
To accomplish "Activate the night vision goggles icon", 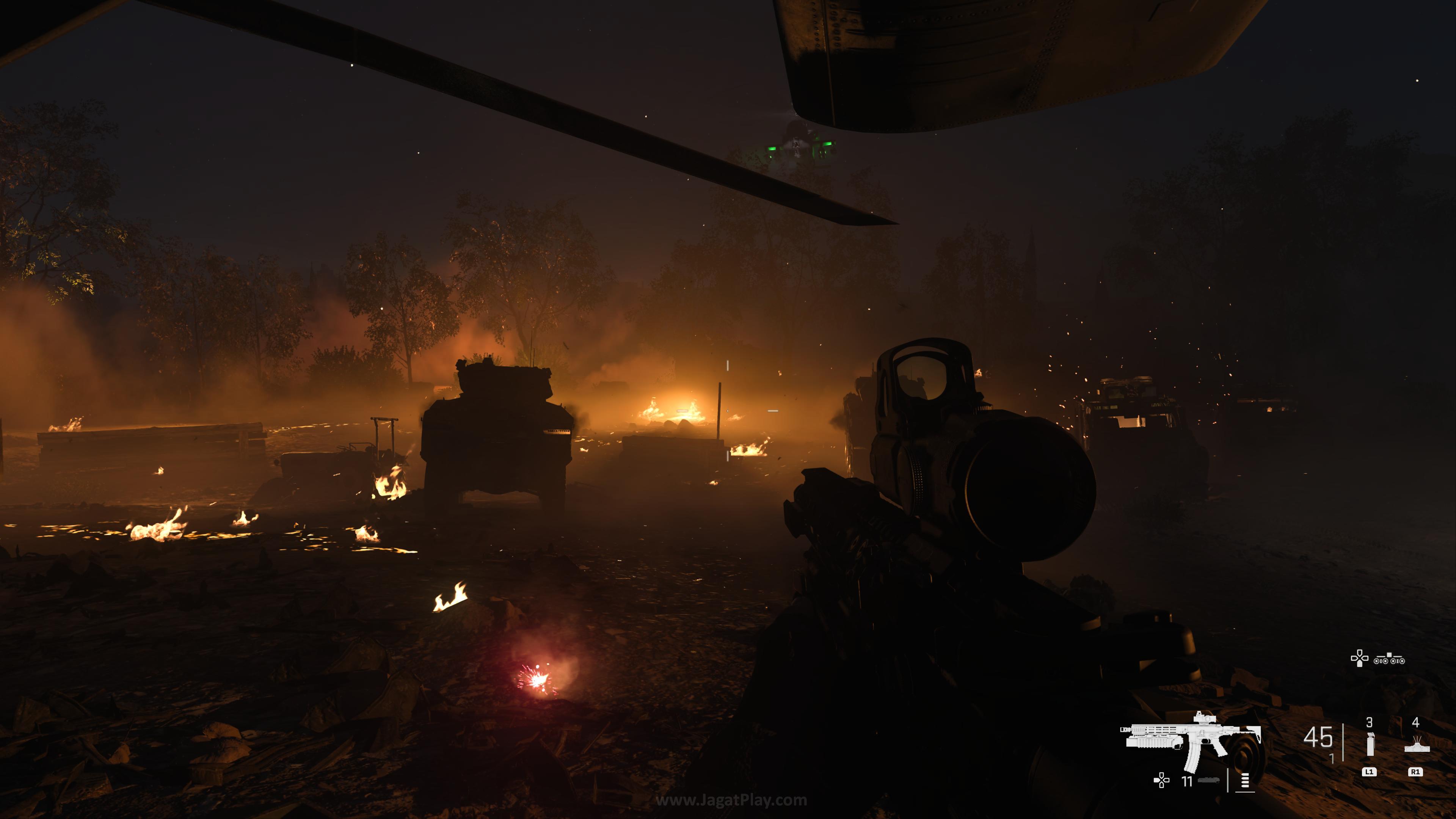I will pyautogui.click(x=1389, y=659).
